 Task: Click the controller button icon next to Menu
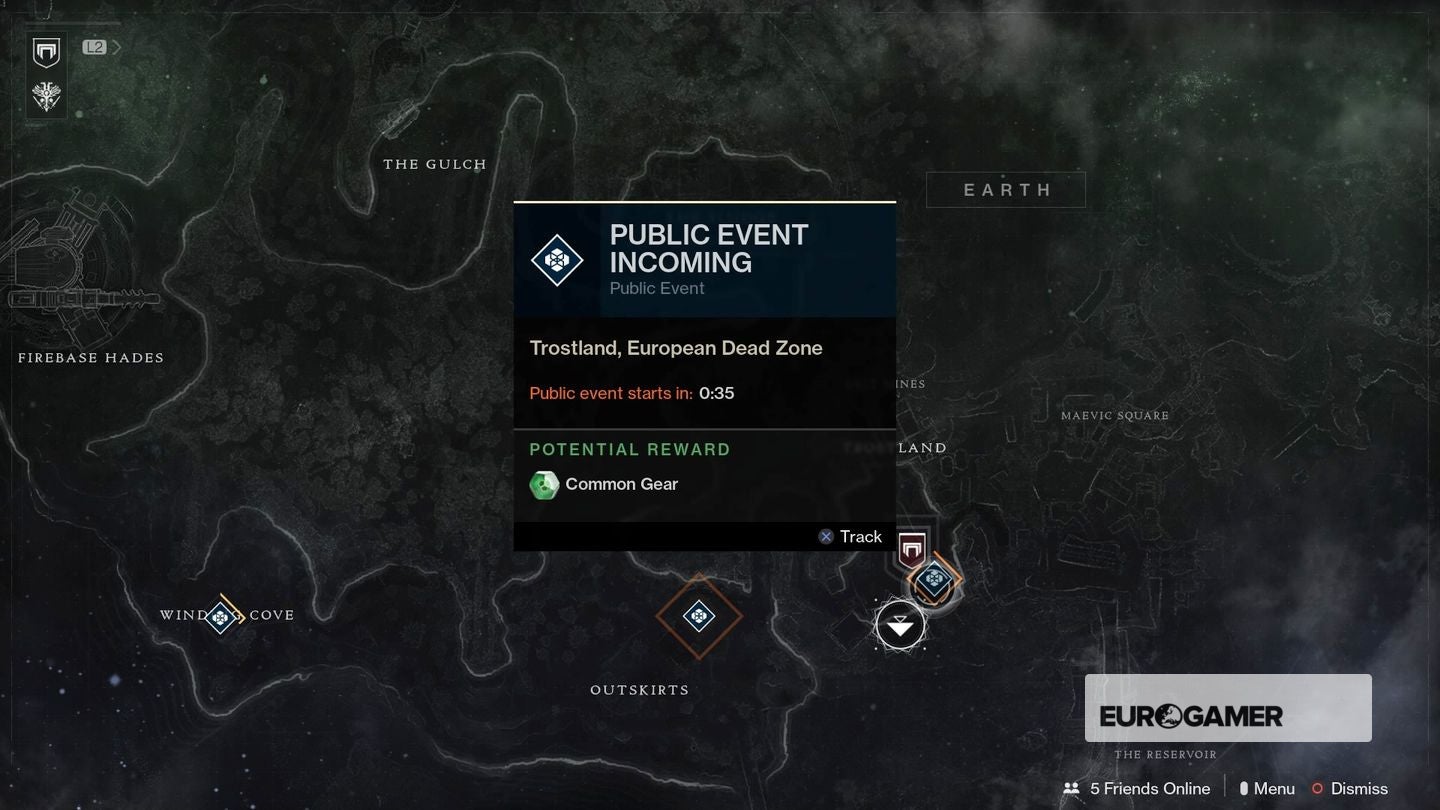(1242, 788)
